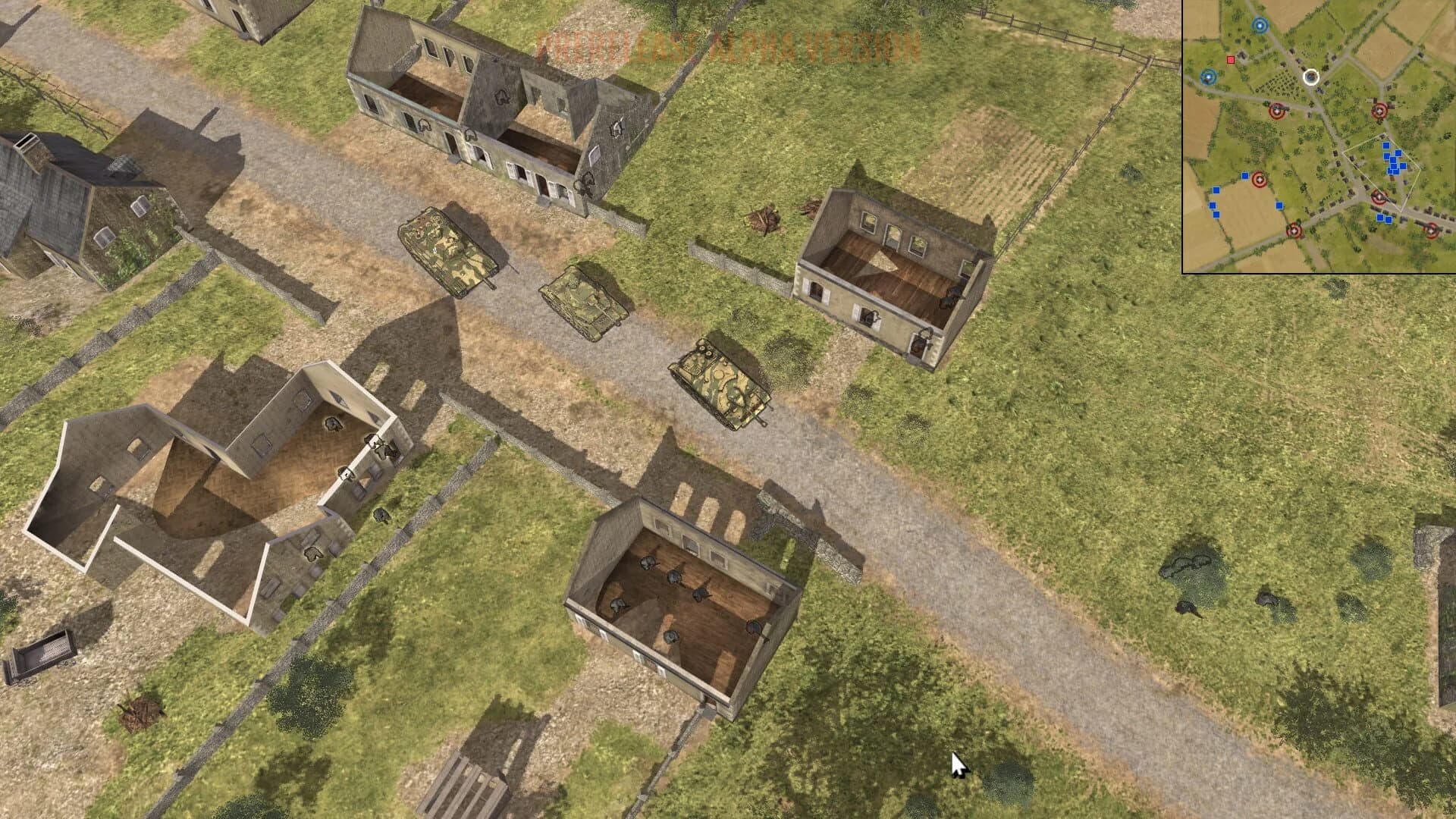
Task: Click the upper-right red victory marker on the minimap
Action: (1379, 111)
